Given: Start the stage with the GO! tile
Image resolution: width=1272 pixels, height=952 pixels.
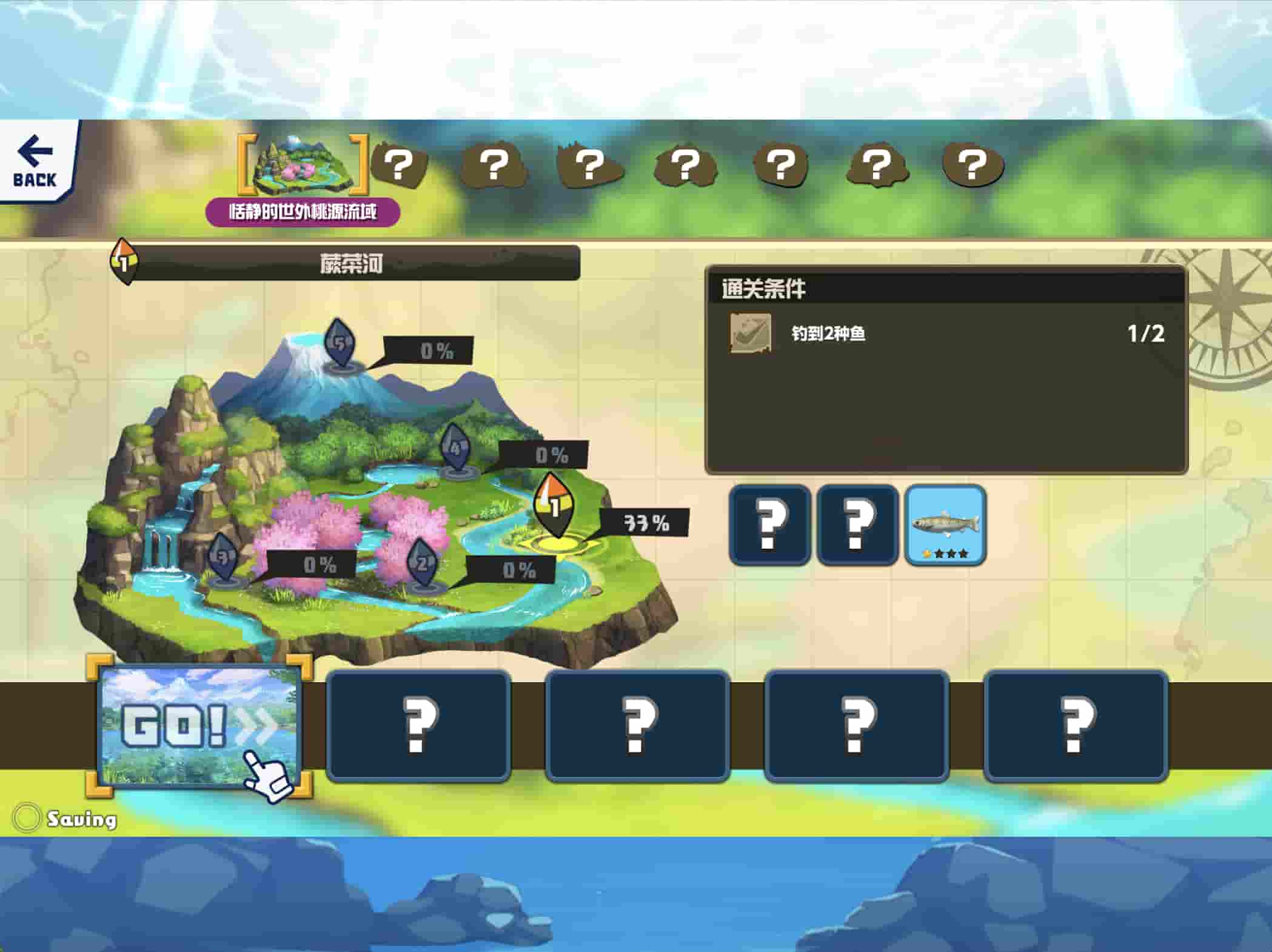Looking at the screenshot, I should pyautogui.click(x=199, y=725).
